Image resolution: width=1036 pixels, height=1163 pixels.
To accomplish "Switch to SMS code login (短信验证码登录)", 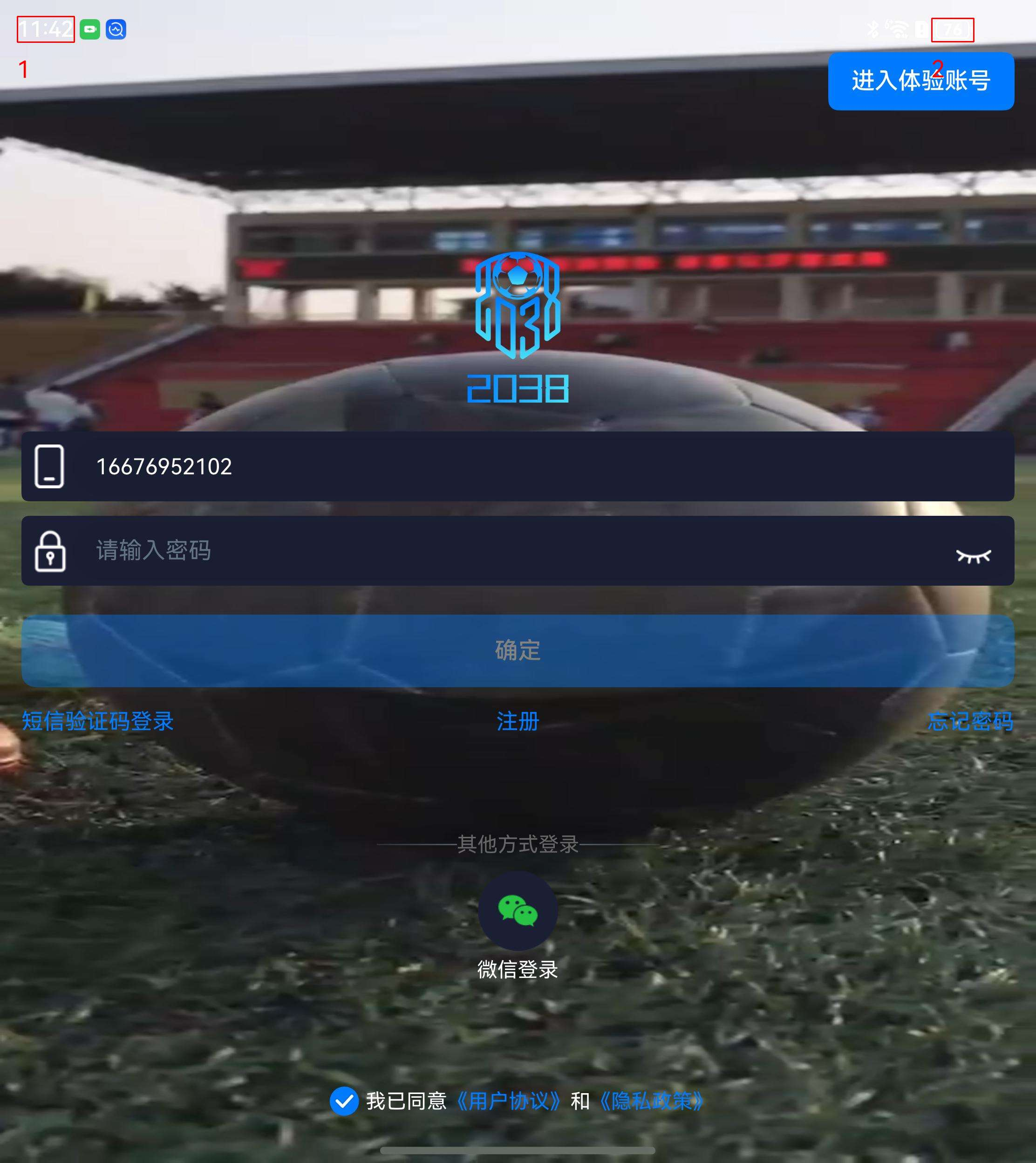I will pos(98,721).
